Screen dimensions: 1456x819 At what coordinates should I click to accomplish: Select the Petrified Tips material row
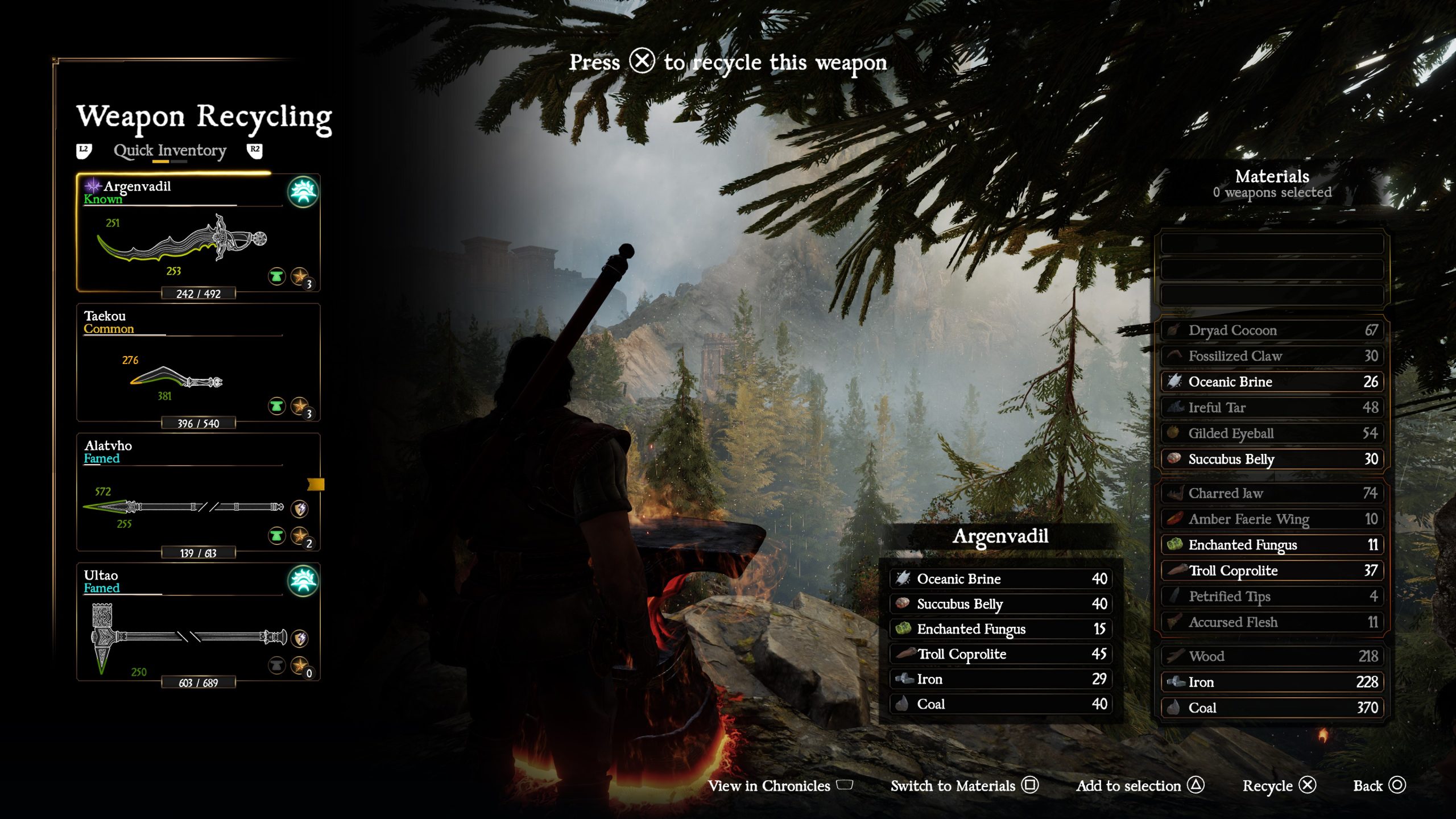tap(1272, 597)
